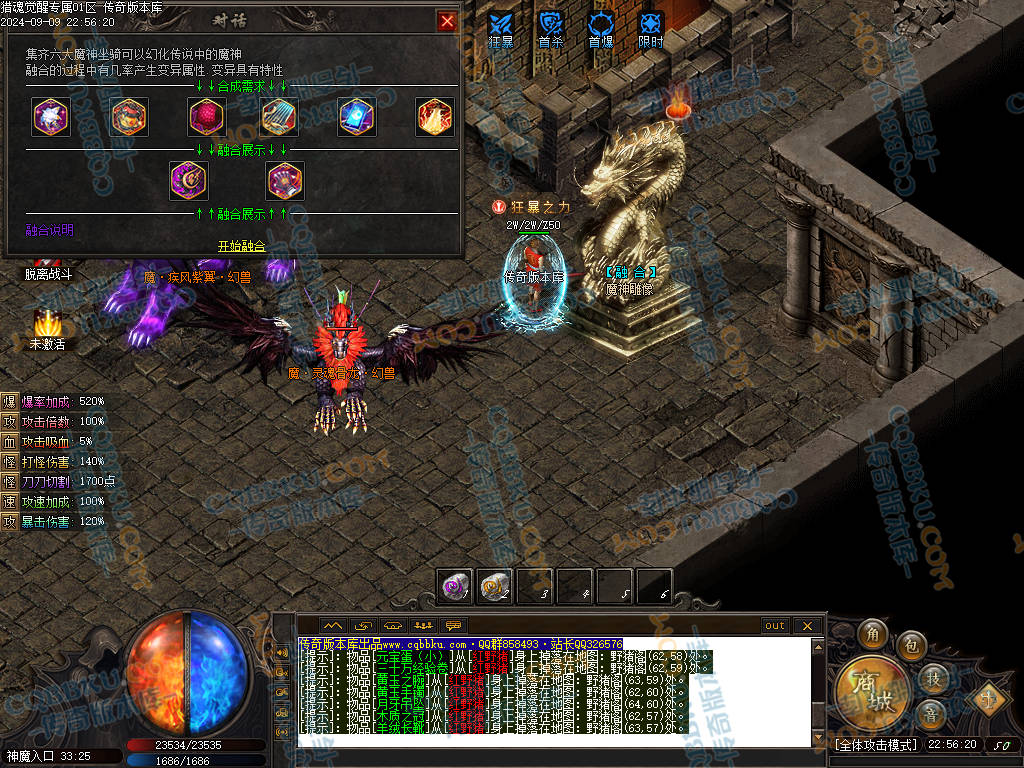This screenshot has height=768, width=1024.
Task: Open the 角 character panel
Action: pos(872,634)
